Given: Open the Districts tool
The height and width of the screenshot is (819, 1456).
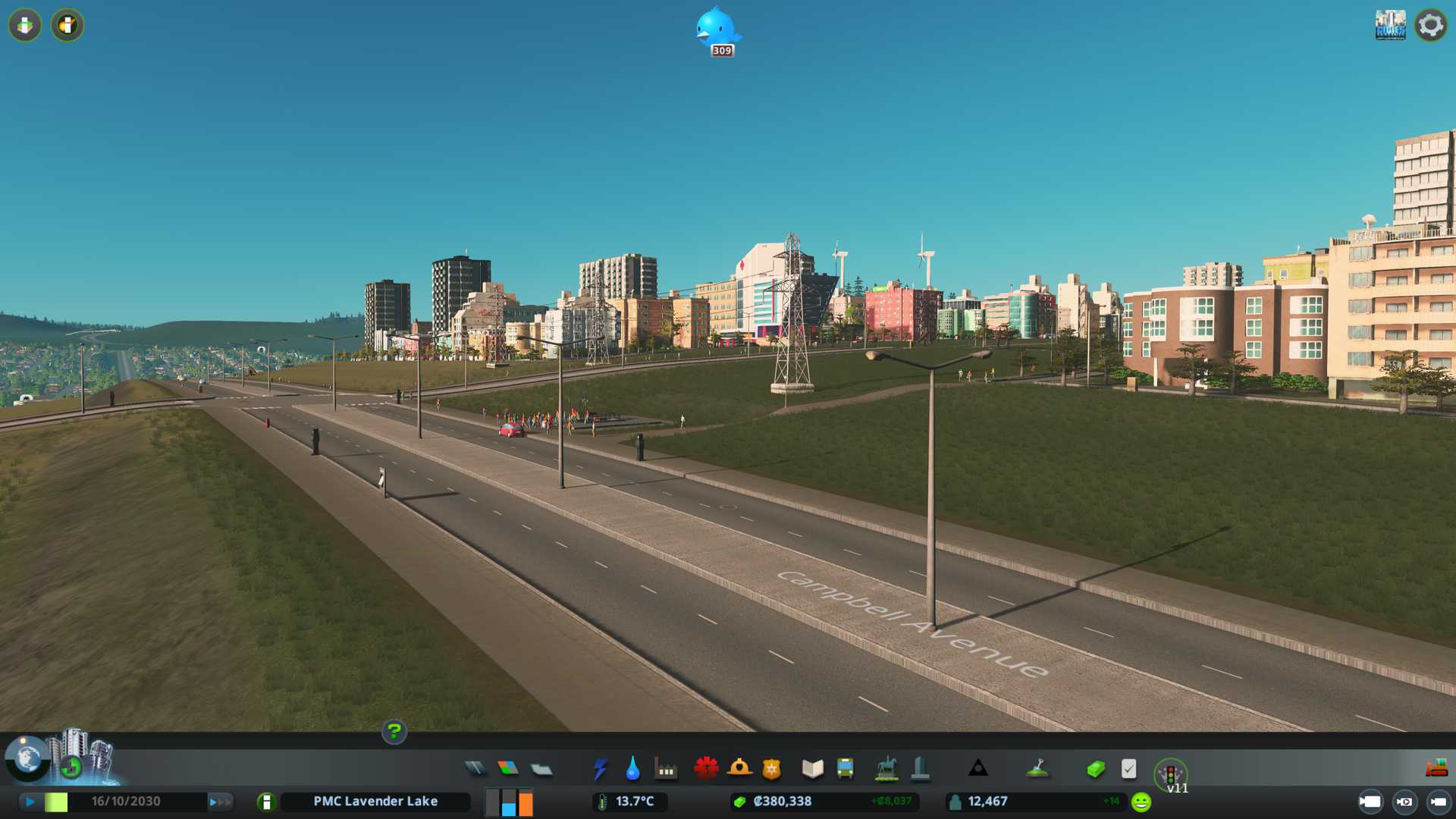Looking at the screenshot, I should point(541,770).
